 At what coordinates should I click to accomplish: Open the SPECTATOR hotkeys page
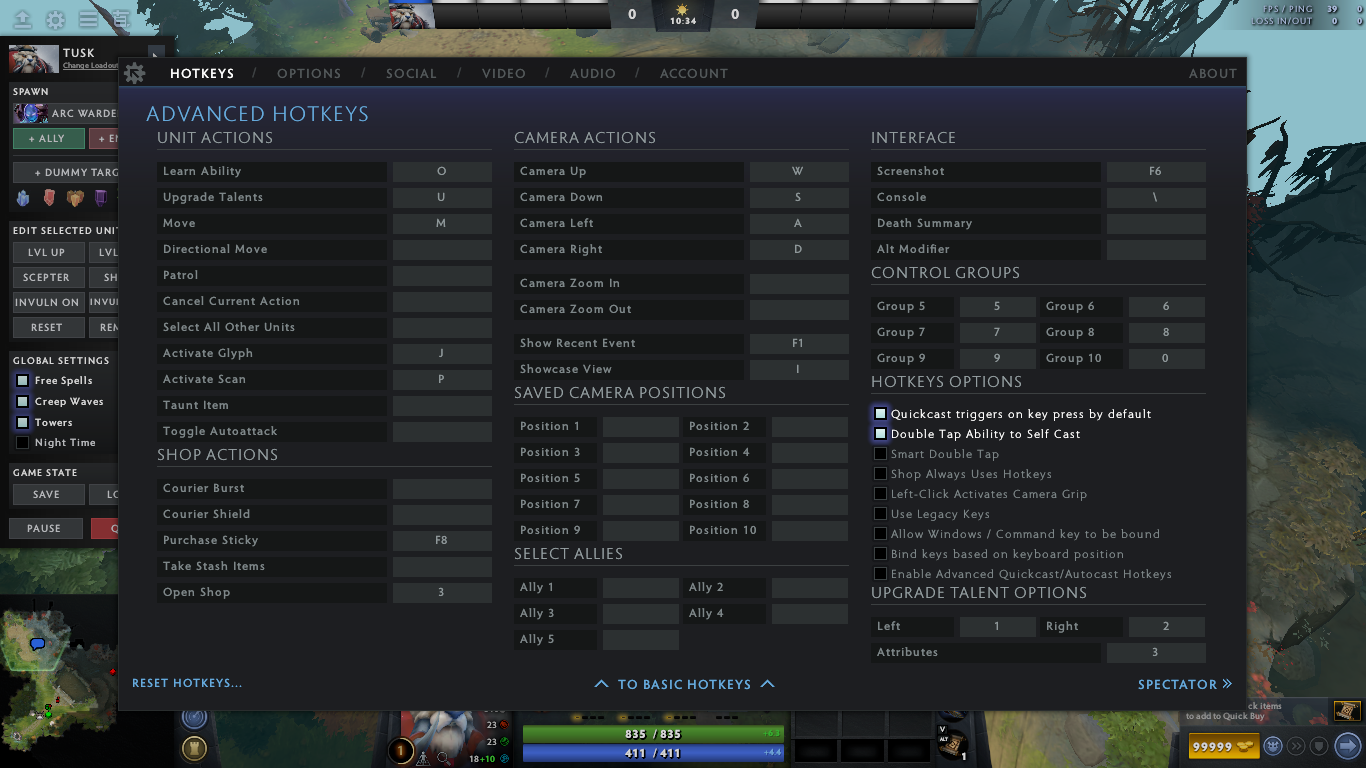coord(1184,684)
